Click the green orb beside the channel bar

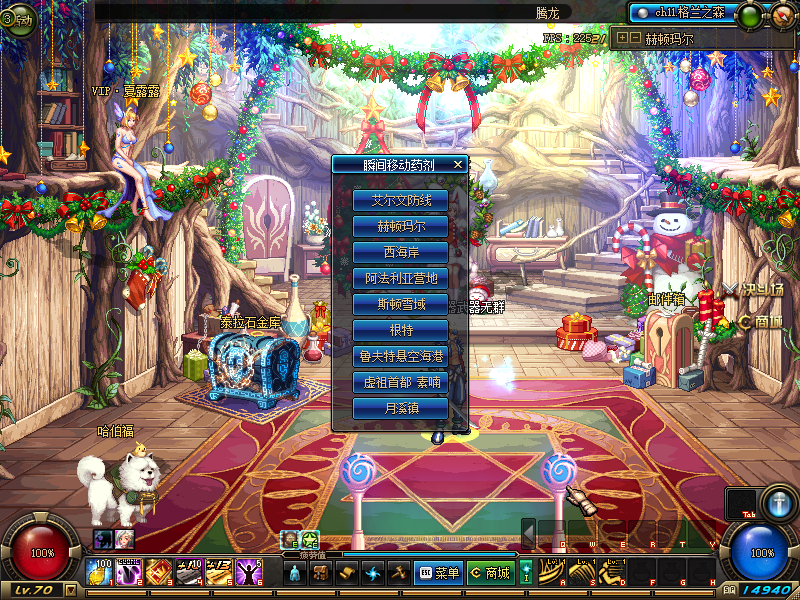point(747,16)
